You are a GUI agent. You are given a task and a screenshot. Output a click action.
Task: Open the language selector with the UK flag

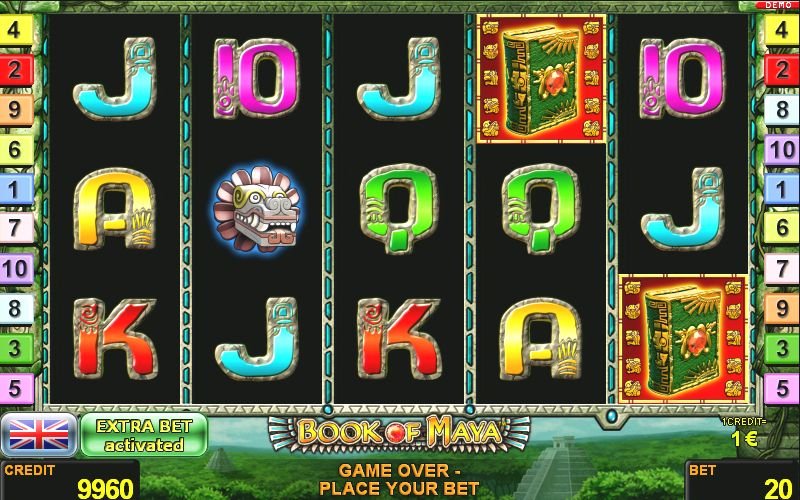pyautogui.click(x=39, y=434)
